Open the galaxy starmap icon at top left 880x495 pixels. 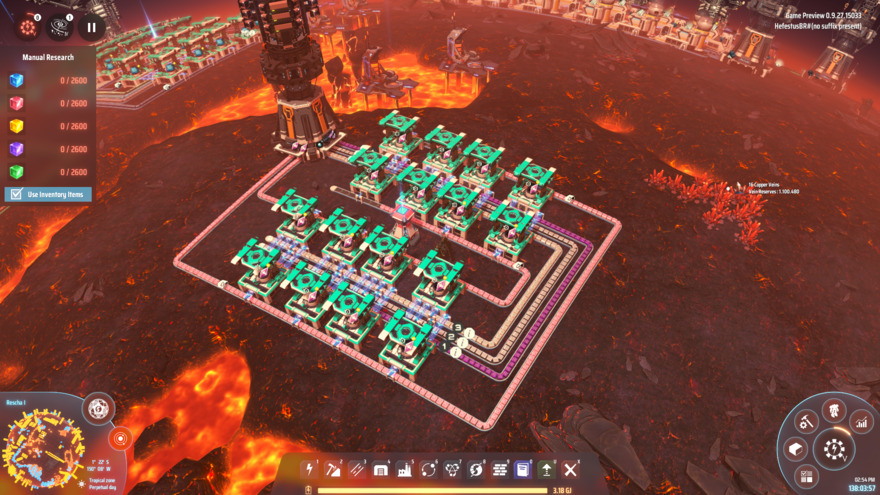click(x=60, y=27)
